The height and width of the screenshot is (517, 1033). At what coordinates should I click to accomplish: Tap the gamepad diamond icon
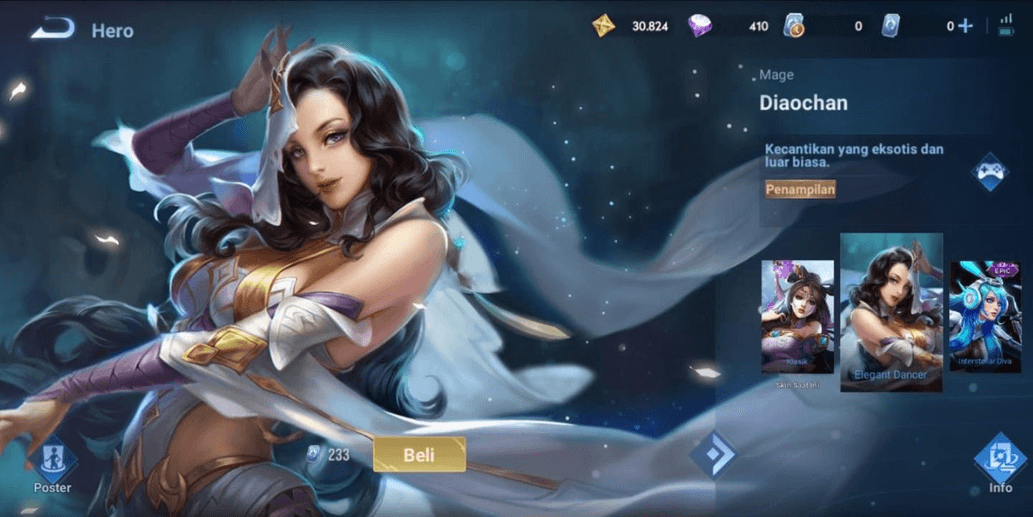point(989,171)
